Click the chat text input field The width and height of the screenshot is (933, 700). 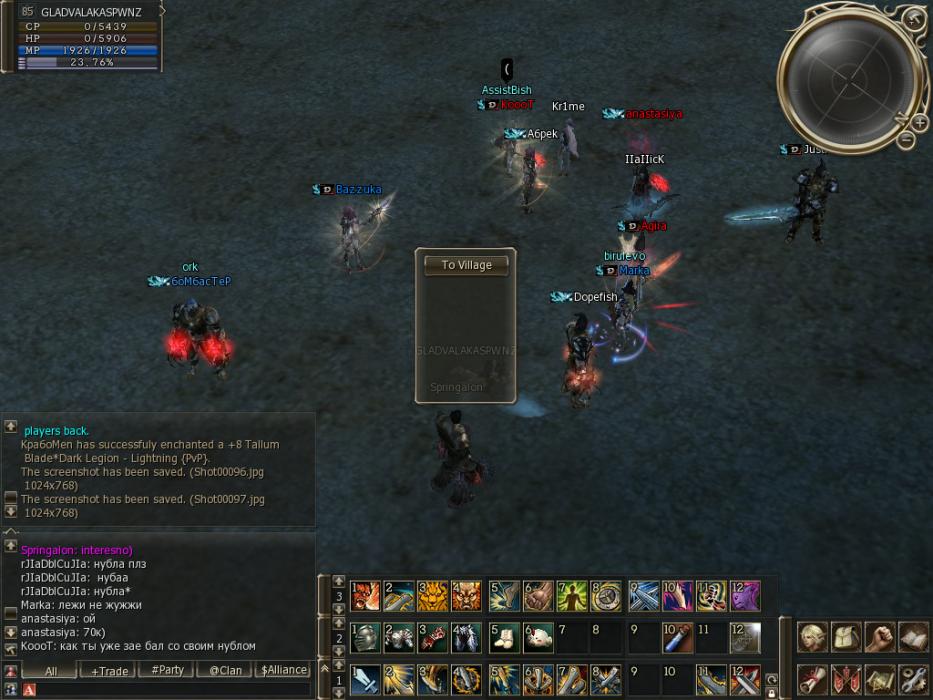click(x=170, y=690)
